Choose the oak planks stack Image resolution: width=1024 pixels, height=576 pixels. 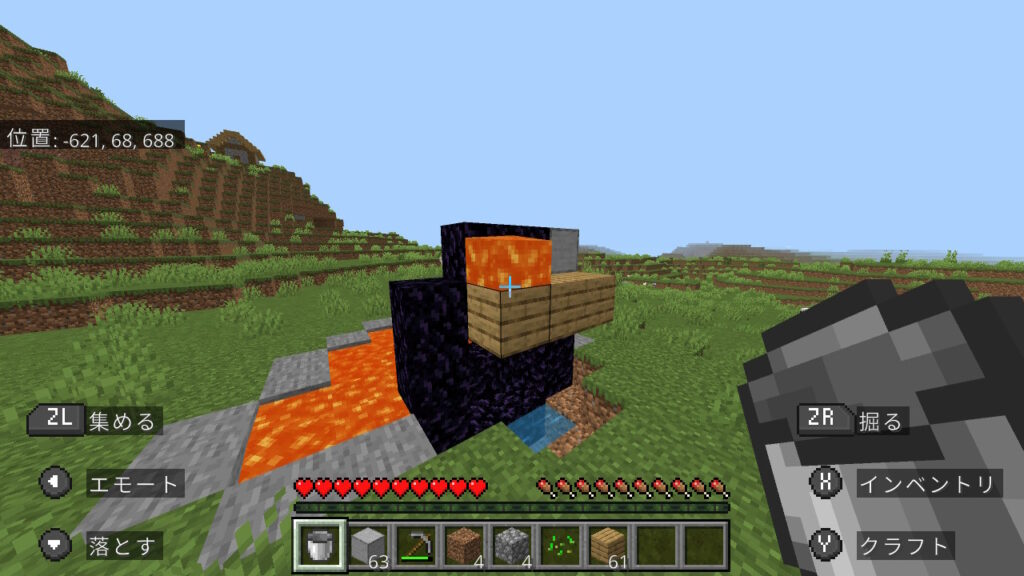click(607, 545)
